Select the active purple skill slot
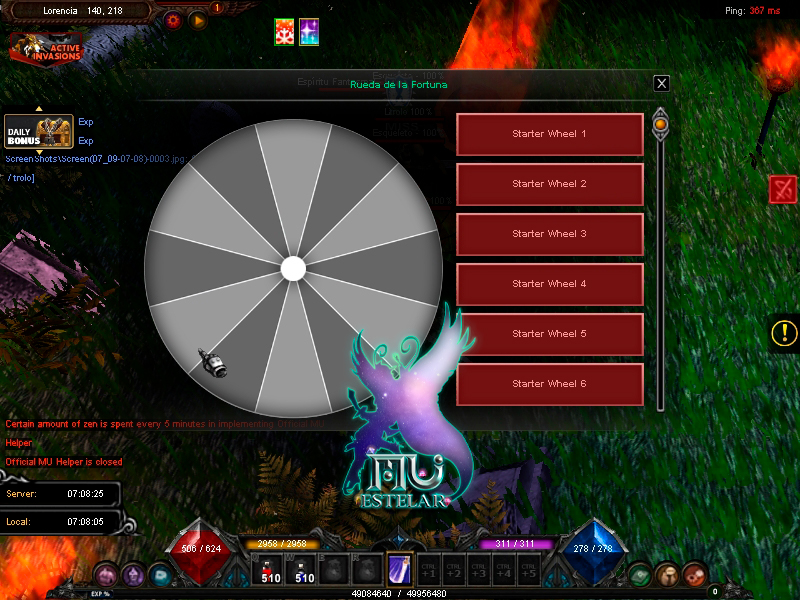800x600 pixels. click(x=399, y=570)
